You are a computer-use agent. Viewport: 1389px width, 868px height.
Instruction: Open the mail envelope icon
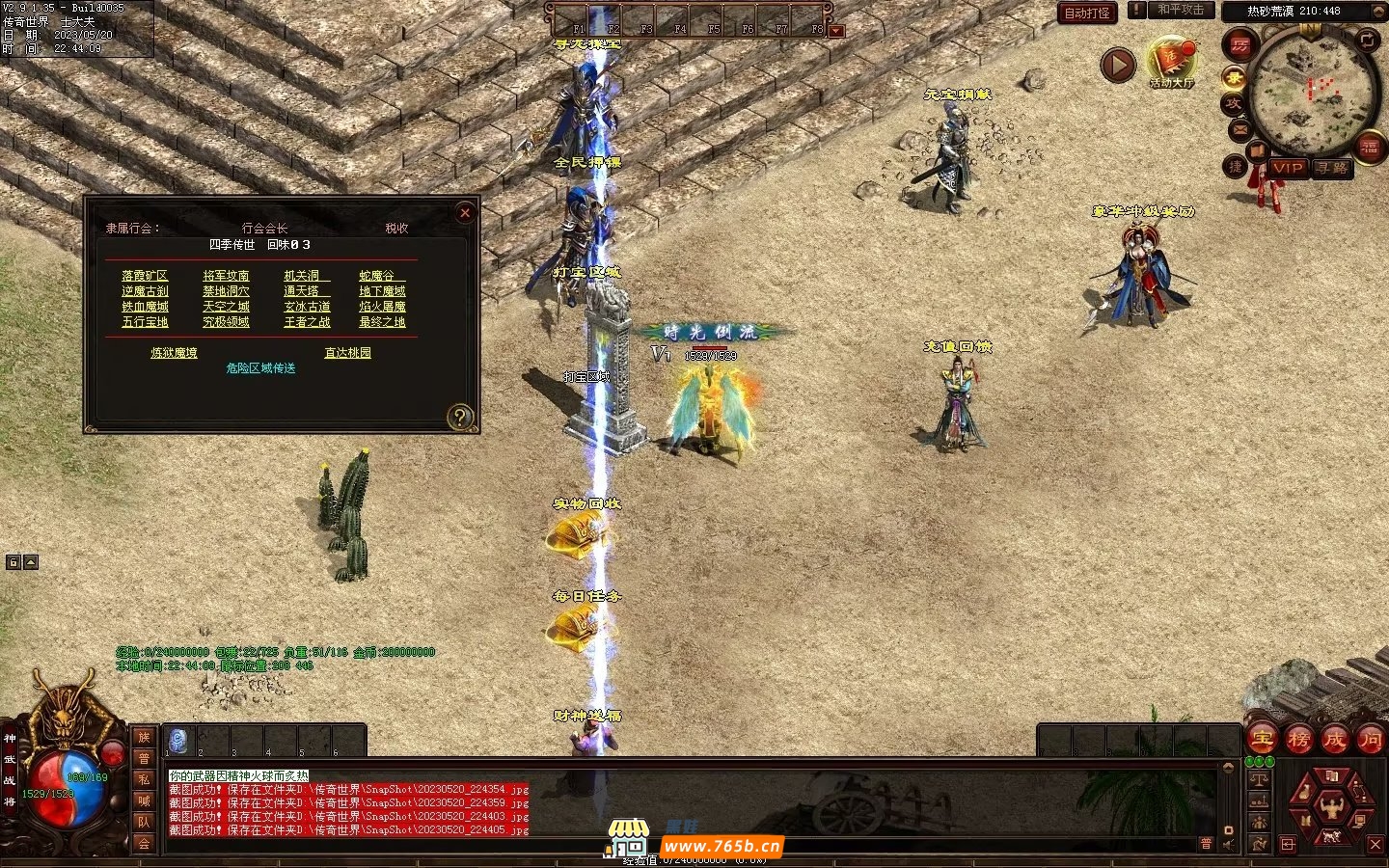(1239, 129)
